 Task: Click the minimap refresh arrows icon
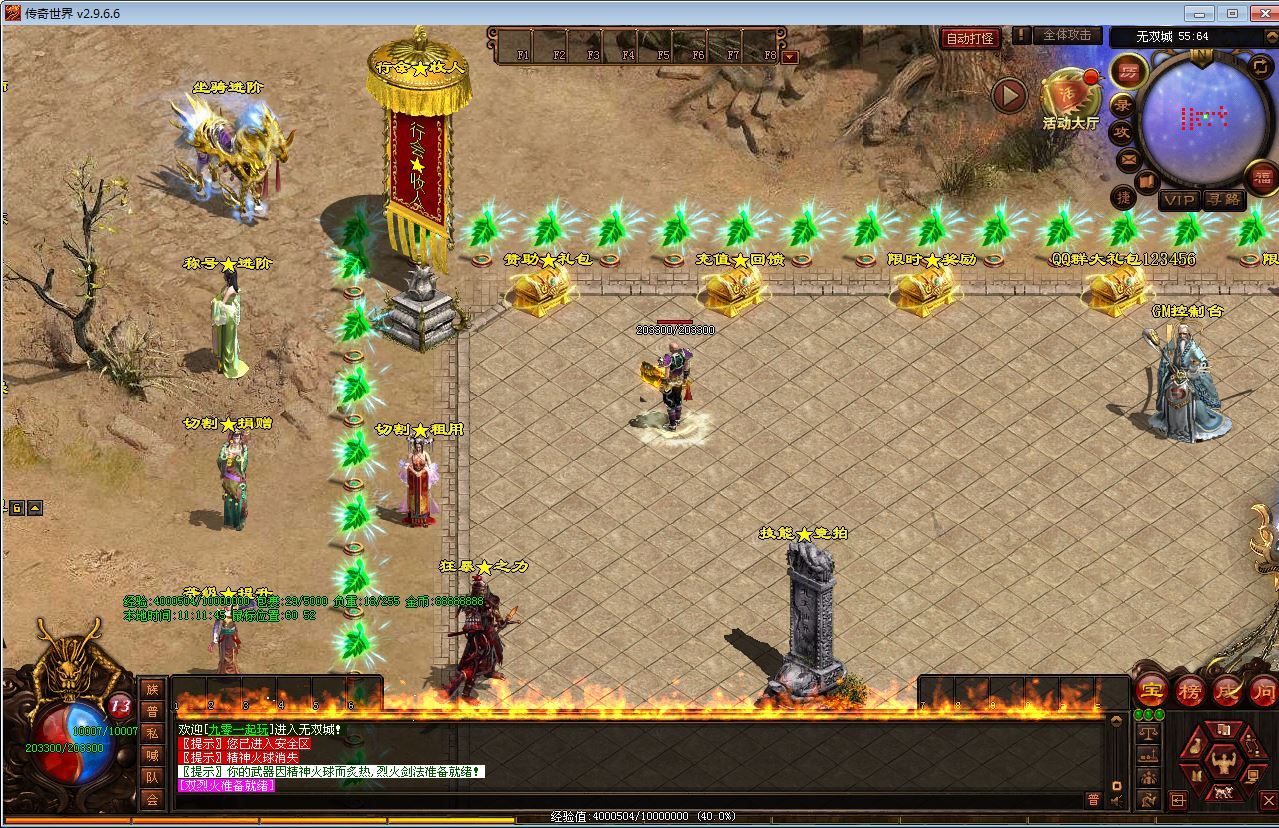pos(1260,66)
